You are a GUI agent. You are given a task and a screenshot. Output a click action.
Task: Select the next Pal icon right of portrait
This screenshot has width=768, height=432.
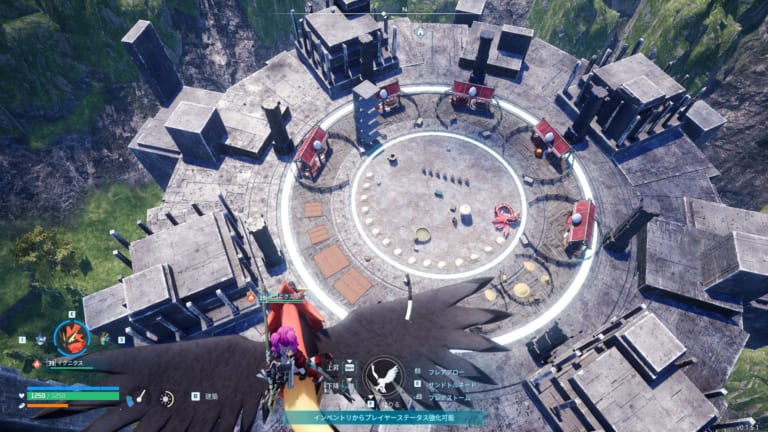[x=103, y=339]
